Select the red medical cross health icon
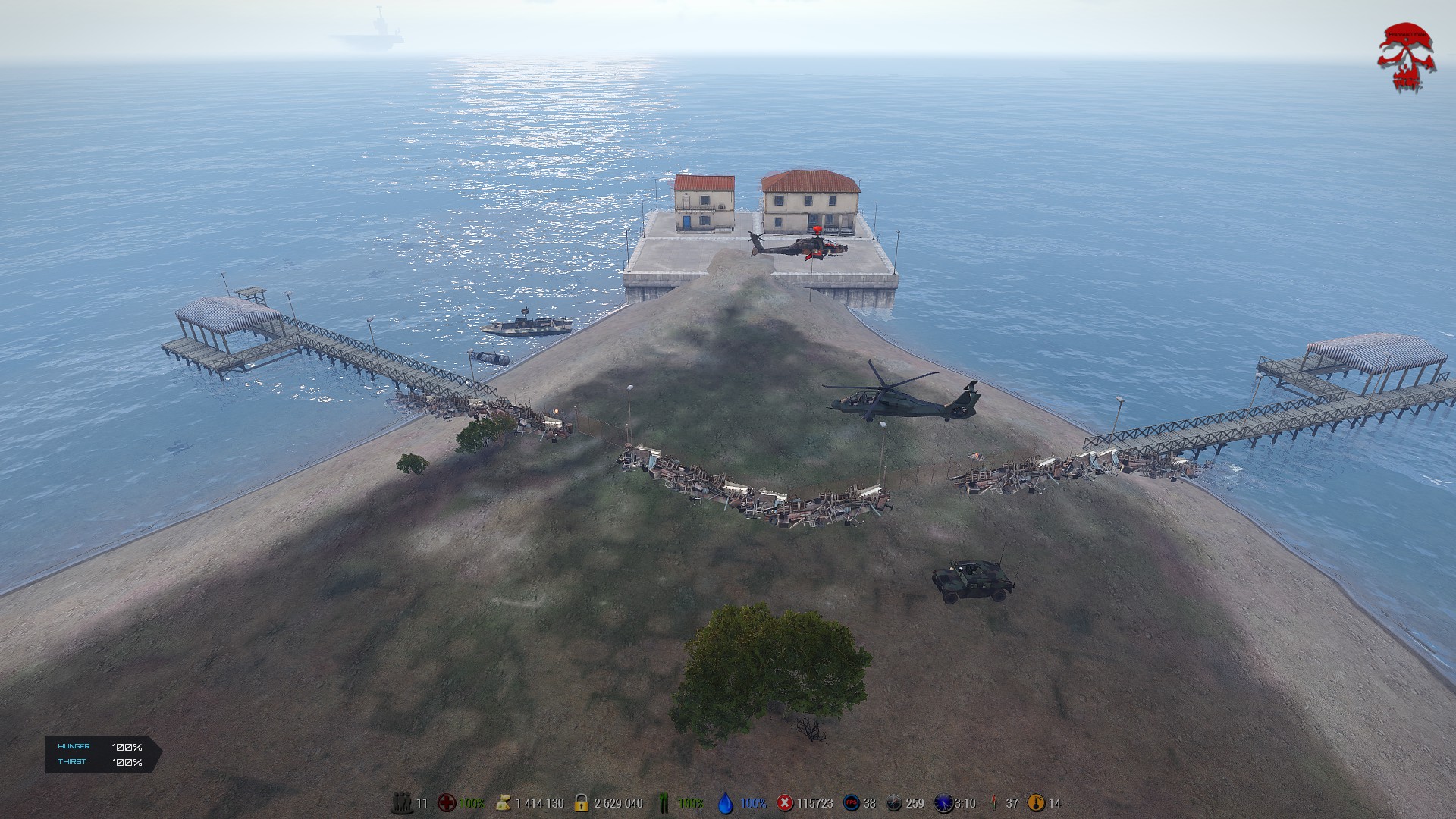1456x819 pixels. [447, 803]
